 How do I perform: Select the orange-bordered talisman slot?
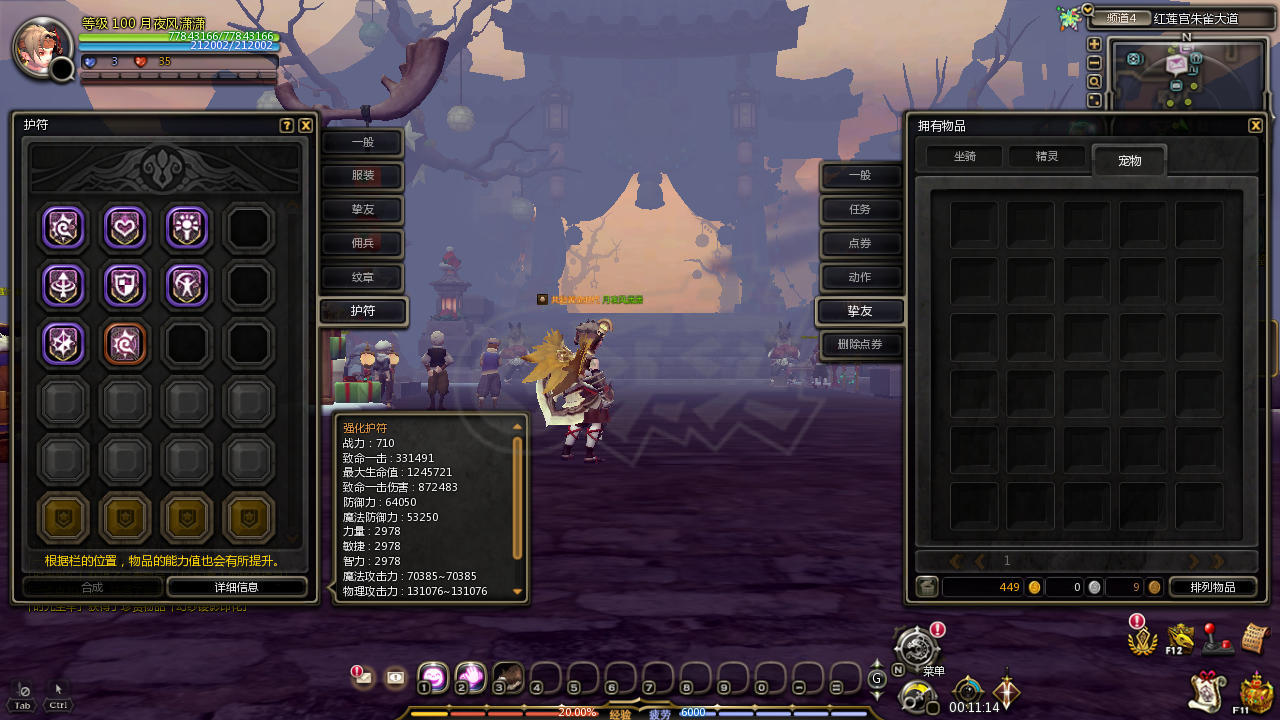coord(125,343)
